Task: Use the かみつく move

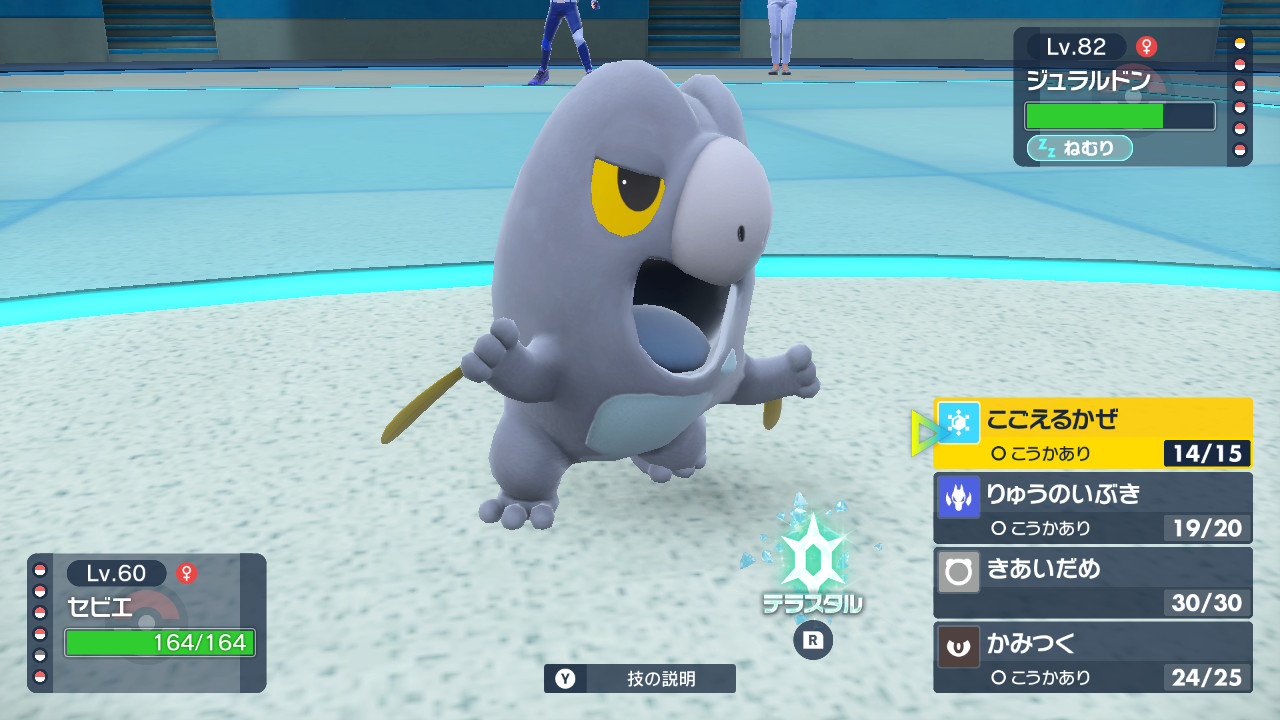Action: [x=1092, y=657]
